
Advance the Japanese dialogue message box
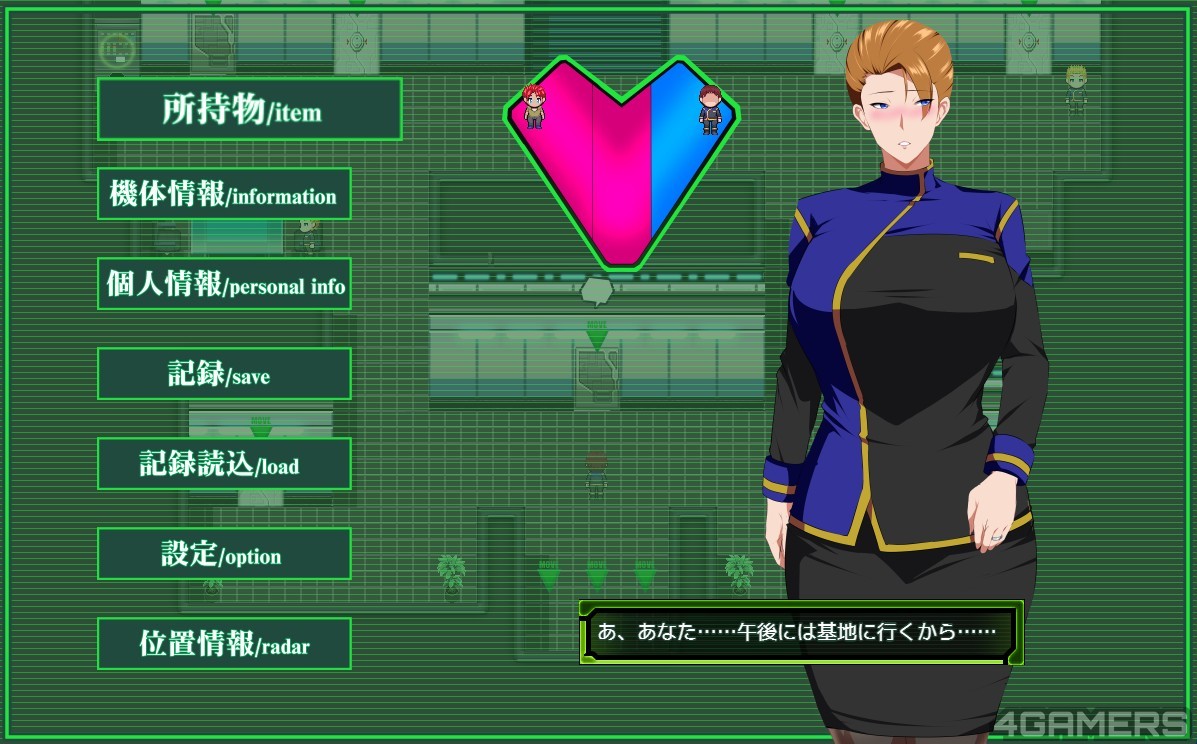pos(800,632)
